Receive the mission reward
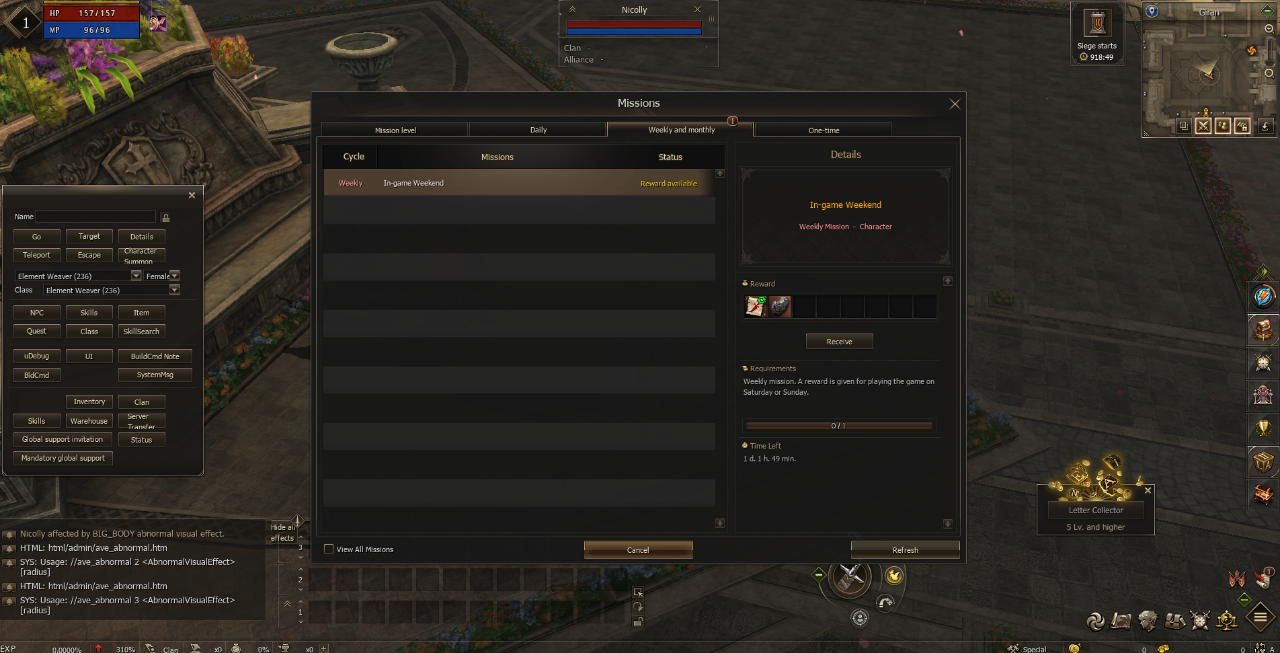 [839, 342]
